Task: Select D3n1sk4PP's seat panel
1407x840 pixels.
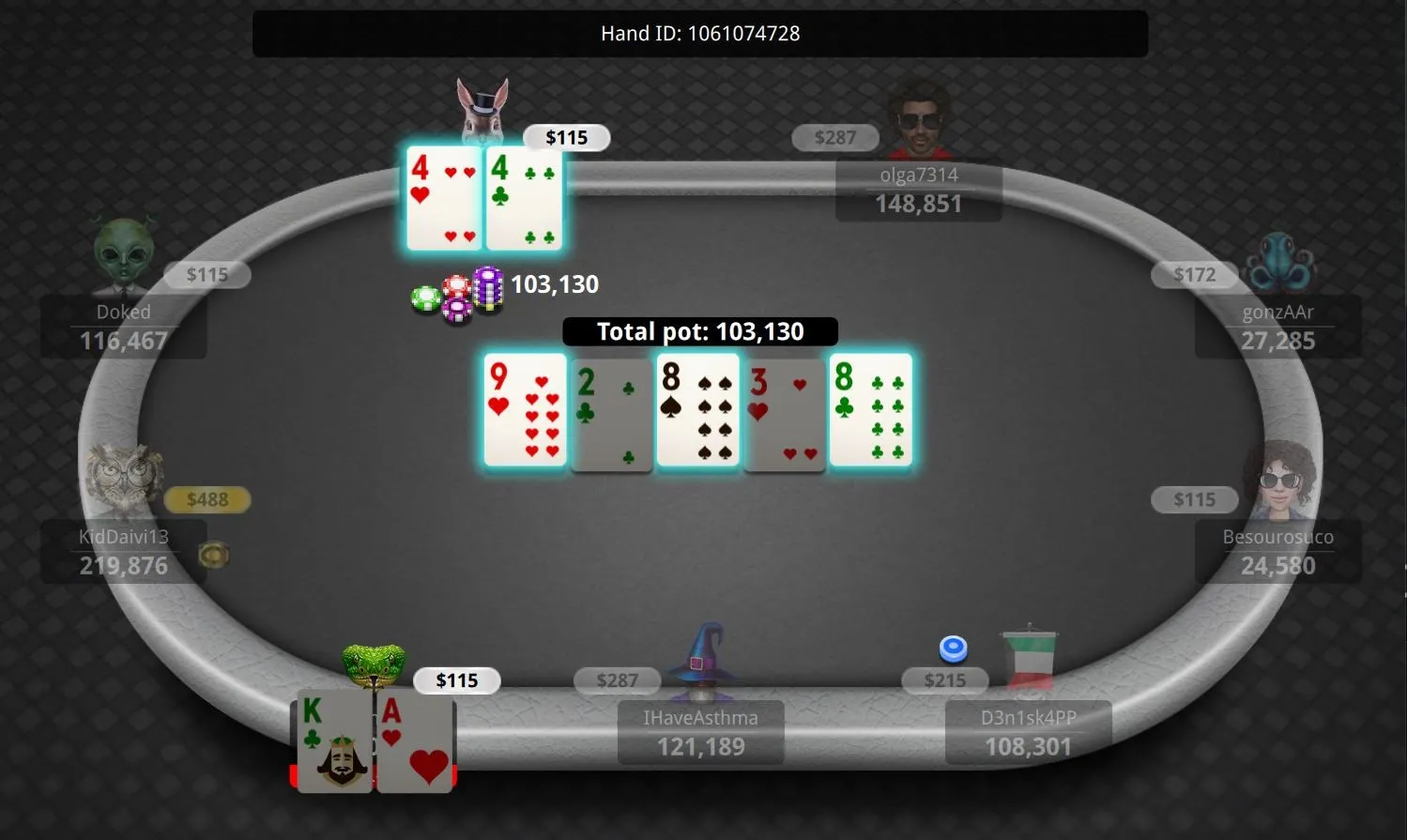Action: (1028, 733)
